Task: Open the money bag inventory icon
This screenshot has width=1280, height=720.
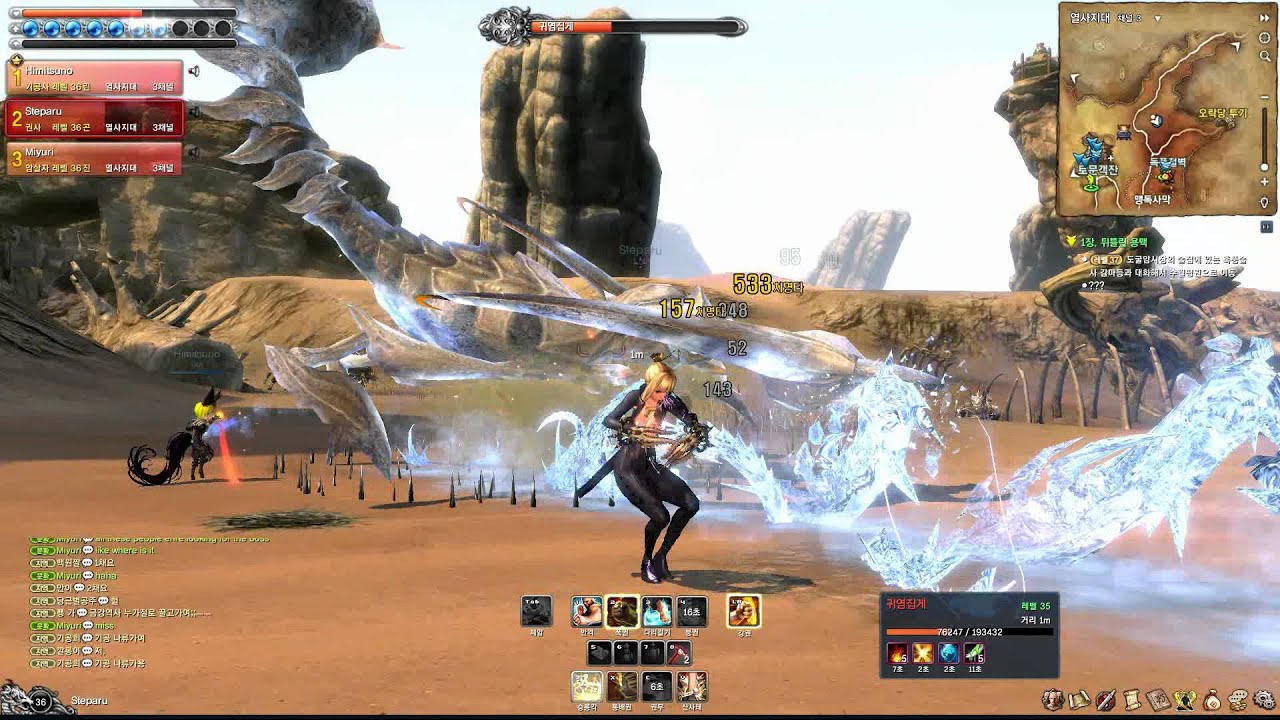Action: pos(1211,699)
